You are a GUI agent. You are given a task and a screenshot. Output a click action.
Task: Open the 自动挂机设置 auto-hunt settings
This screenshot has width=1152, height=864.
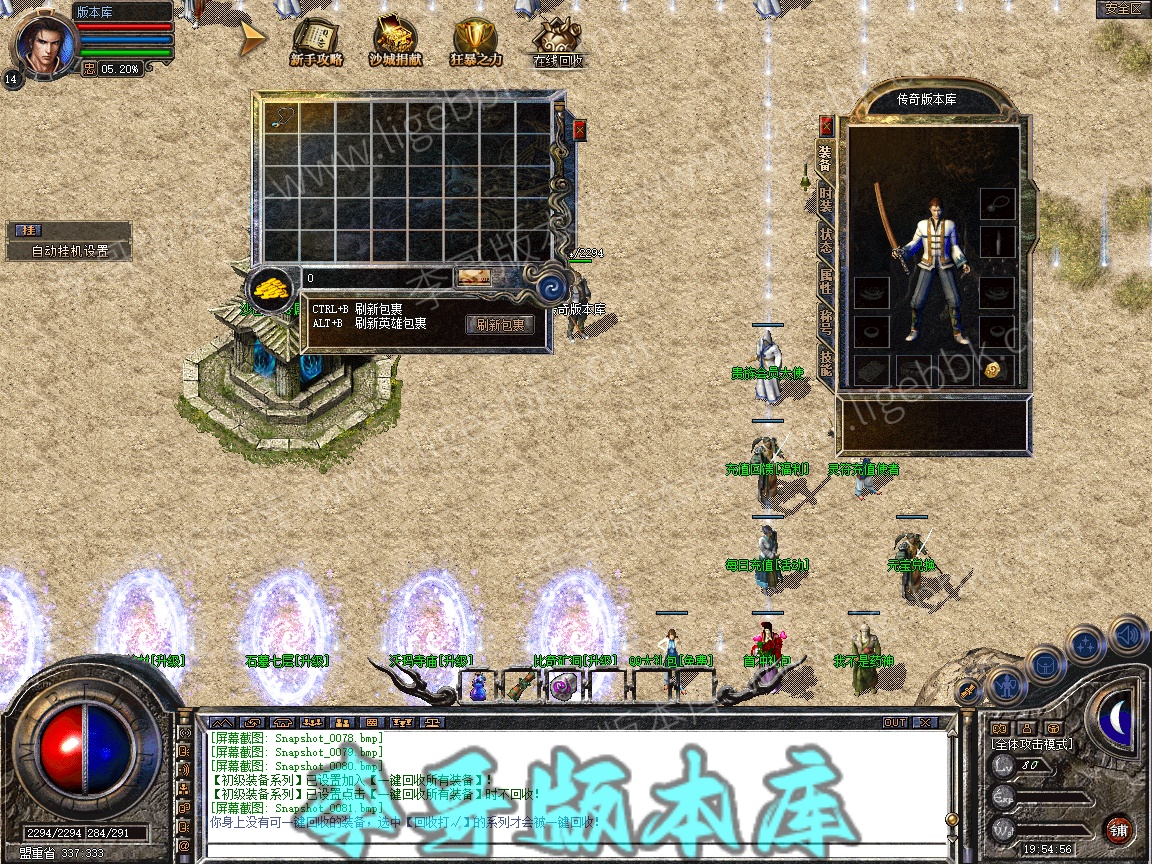(x=70, y=251)
